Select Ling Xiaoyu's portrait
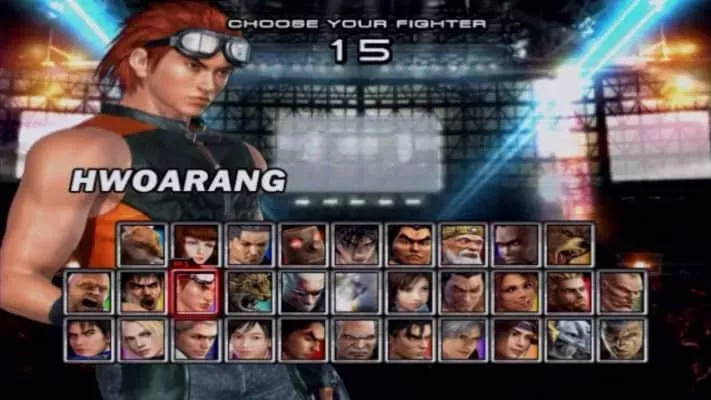711x400 pixels. pyautogui.click(x=410, y=292)
